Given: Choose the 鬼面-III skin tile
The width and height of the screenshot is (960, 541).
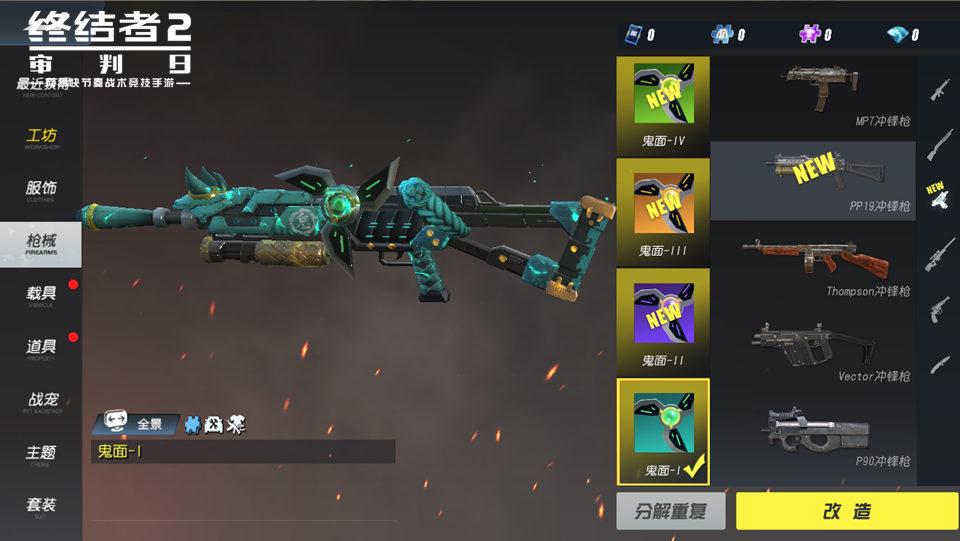Looking at the screenshot, I should 663,211.
